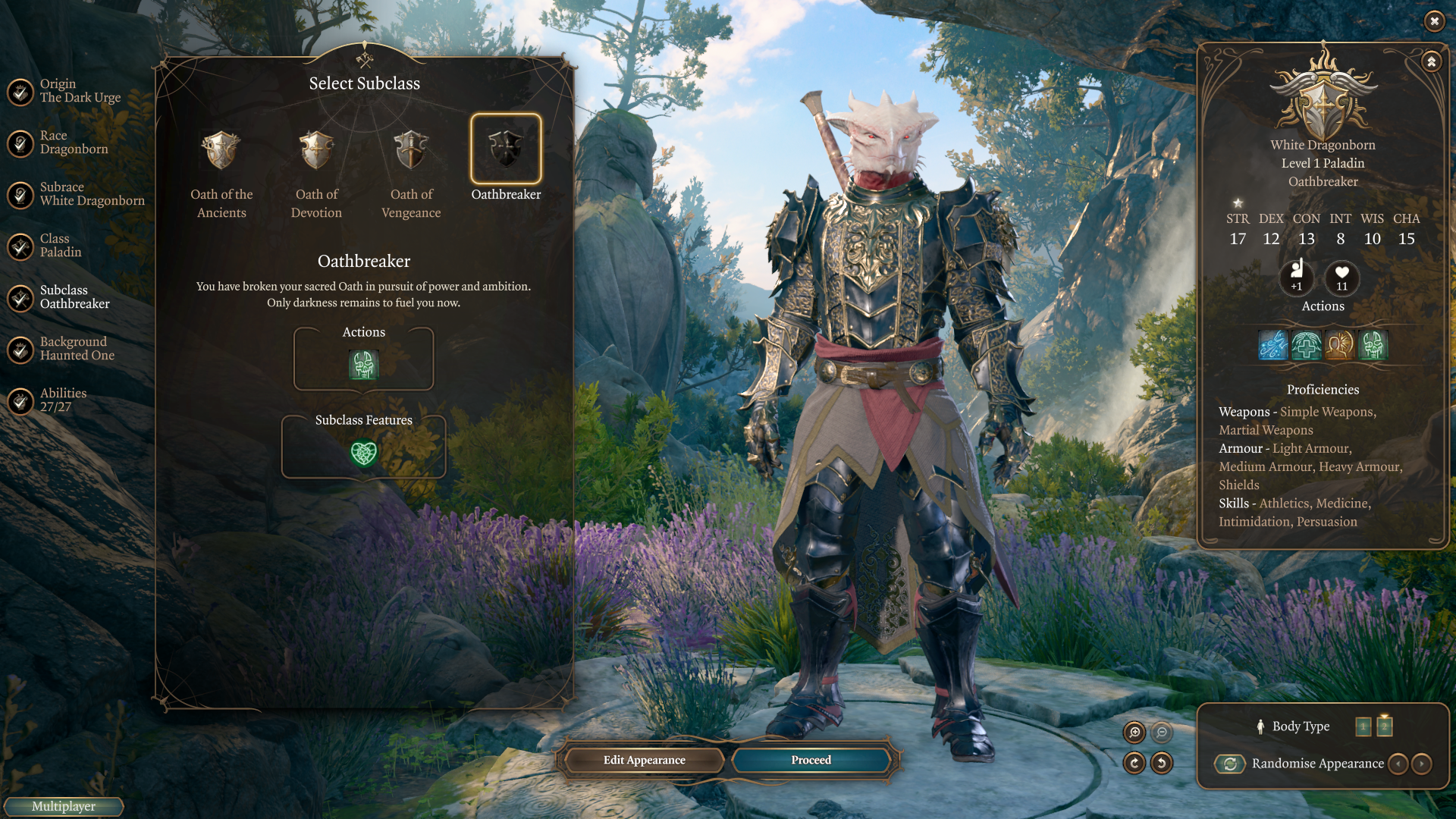This screenshot has width=1456, height=819.
Task: Inspect the blue Frost Breath action icon
Action: pyautogui.click(x=1272, y=345)
